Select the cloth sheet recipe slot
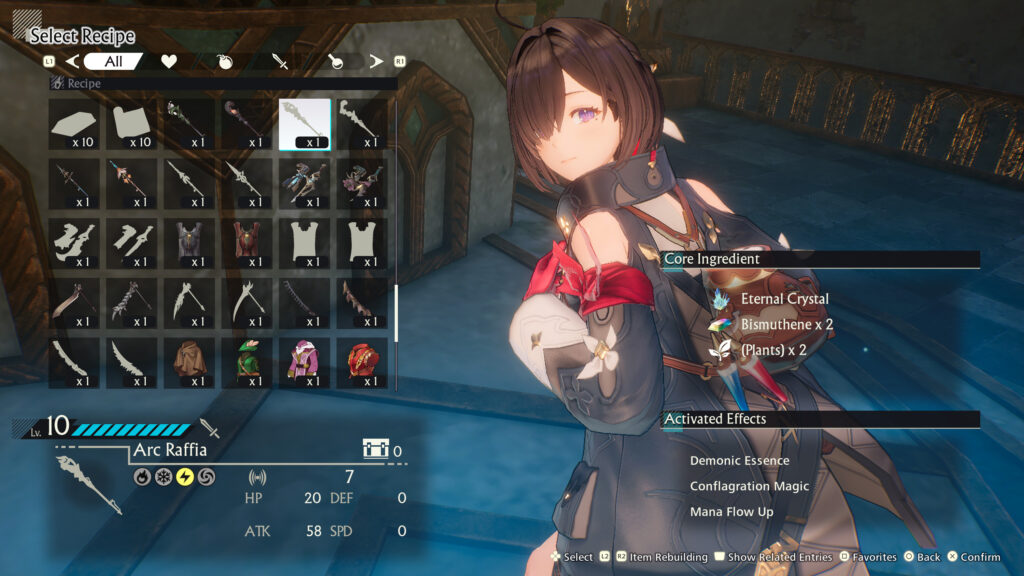Viewport: 1024px width, 576px height. tap(131, 124)
